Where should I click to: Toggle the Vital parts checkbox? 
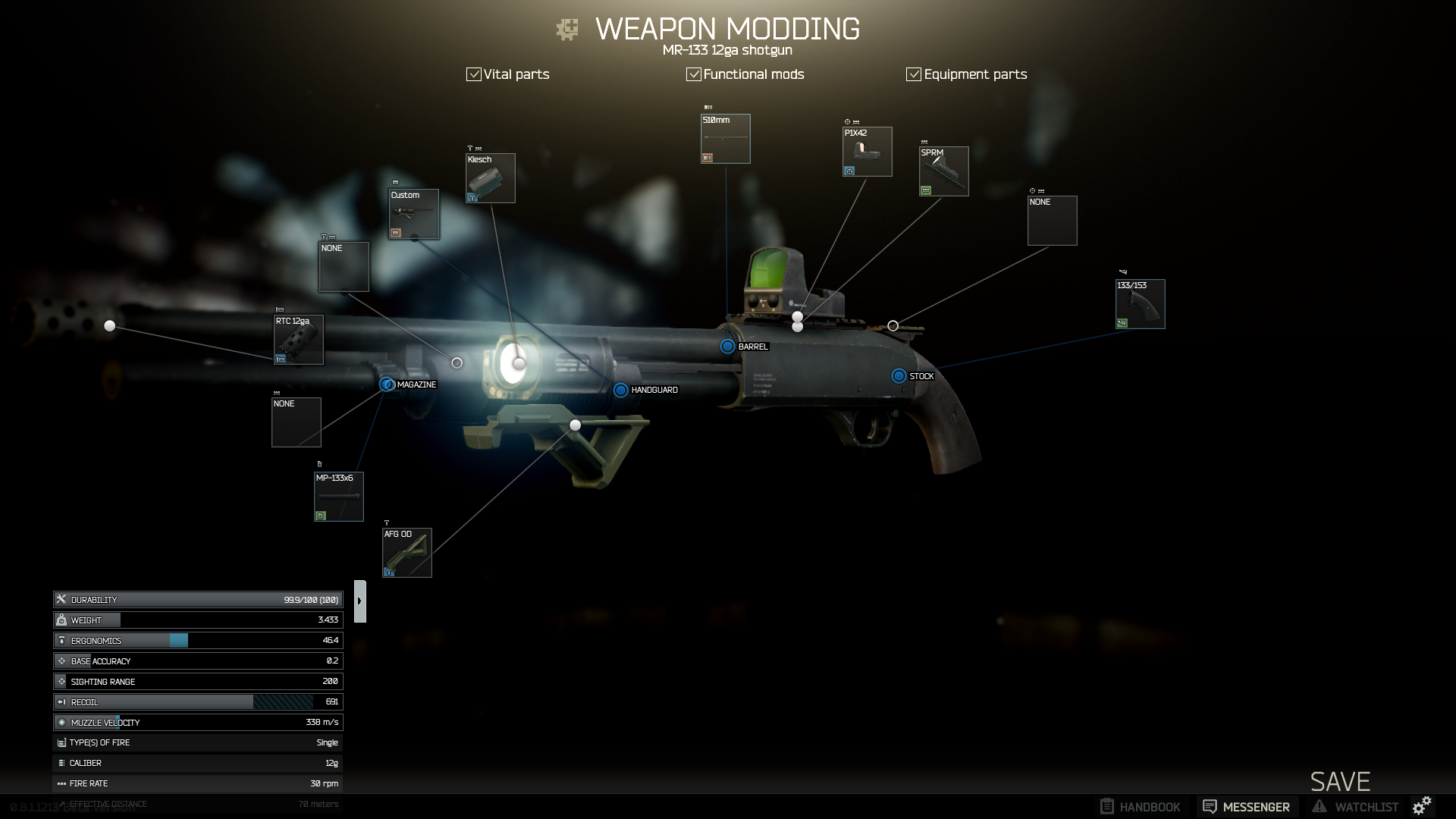[x=474, y=74]
